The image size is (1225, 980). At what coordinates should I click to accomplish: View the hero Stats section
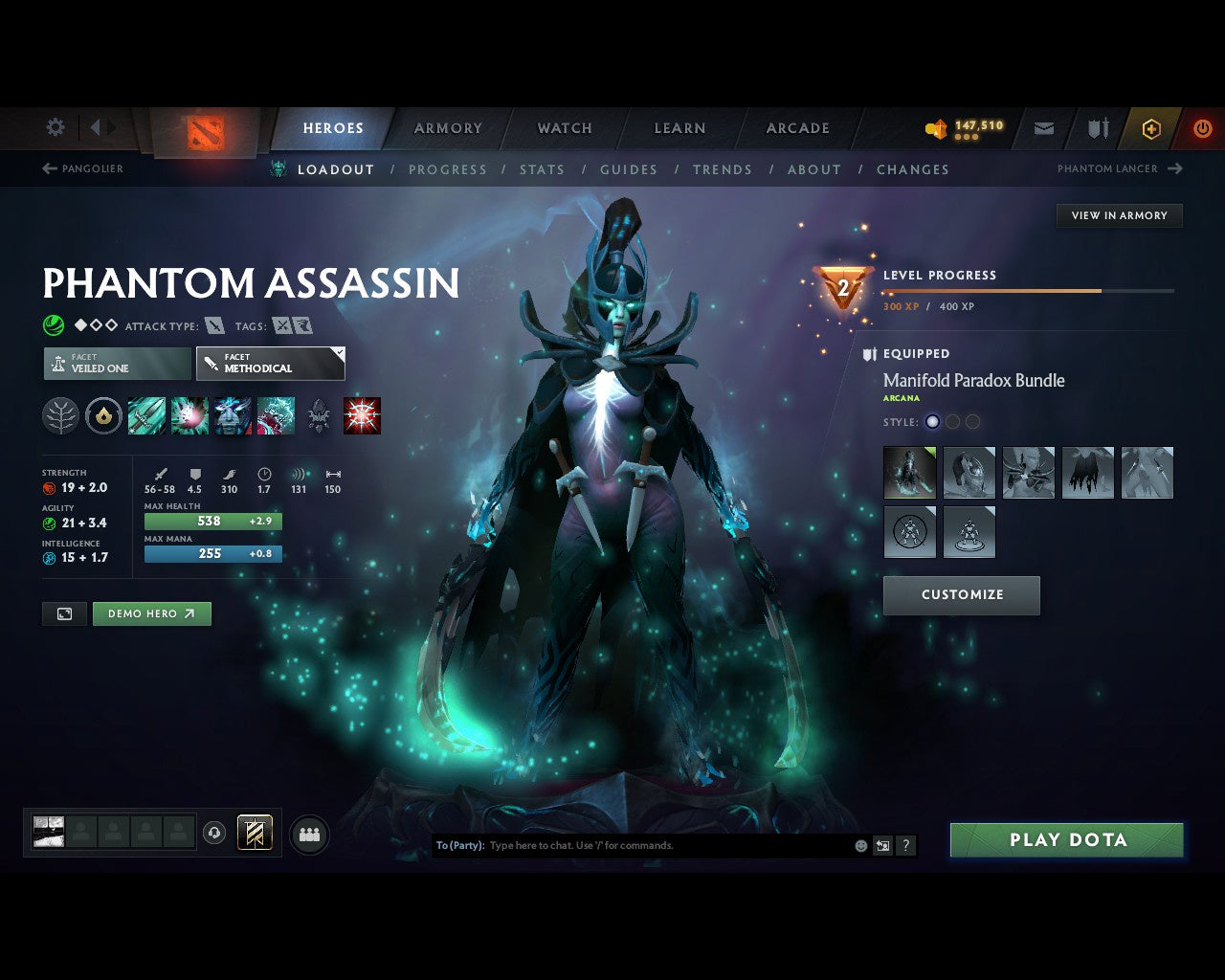(x=542, y=169)
